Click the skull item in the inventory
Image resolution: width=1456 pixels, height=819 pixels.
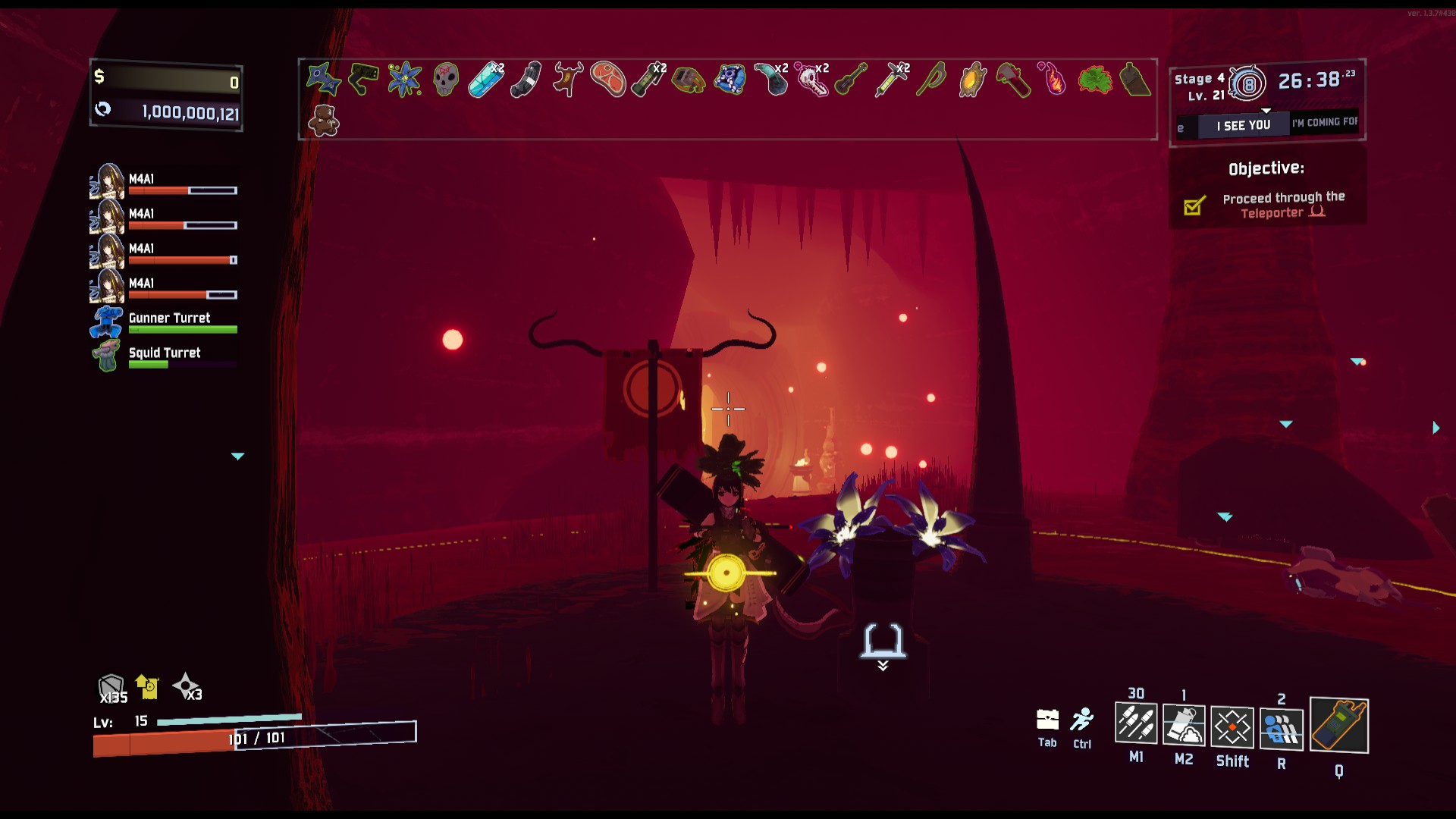coord(445,79)
